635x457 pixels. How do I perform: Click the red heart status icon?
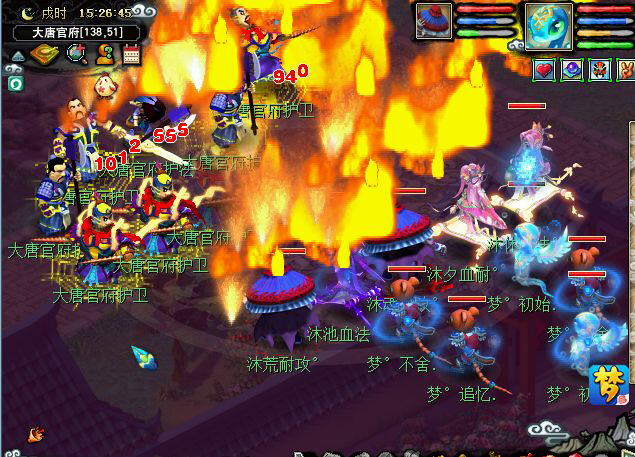[x=544, y=69]
